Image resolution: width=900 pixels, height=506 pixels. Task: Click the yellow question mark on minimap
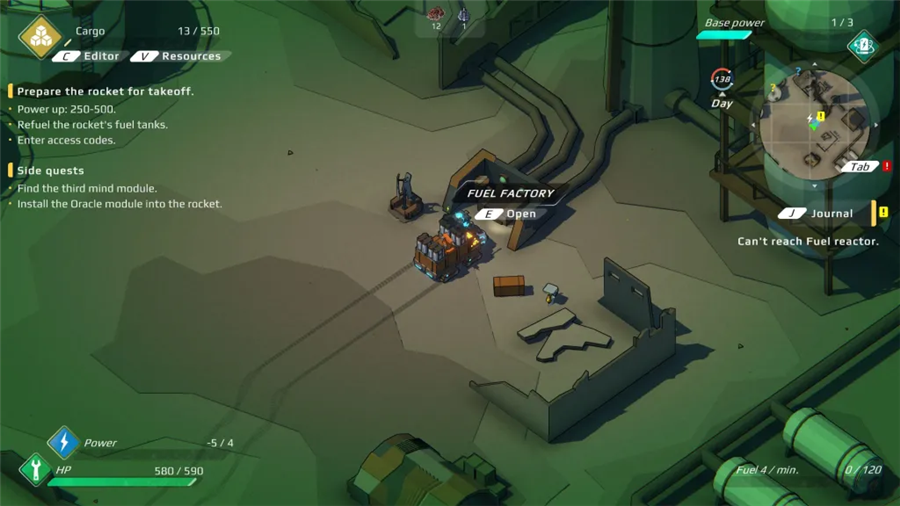point(773,89)
